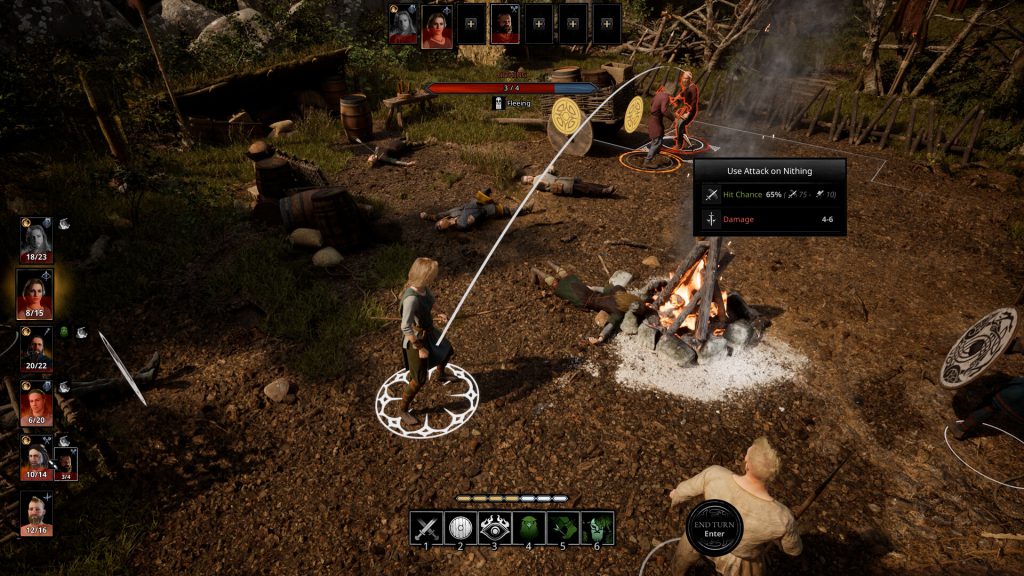Image resolution: width=1024 pixels, height=576 pixels.
Task: Select the party portrait with 18/23 health
Action: 36,238
